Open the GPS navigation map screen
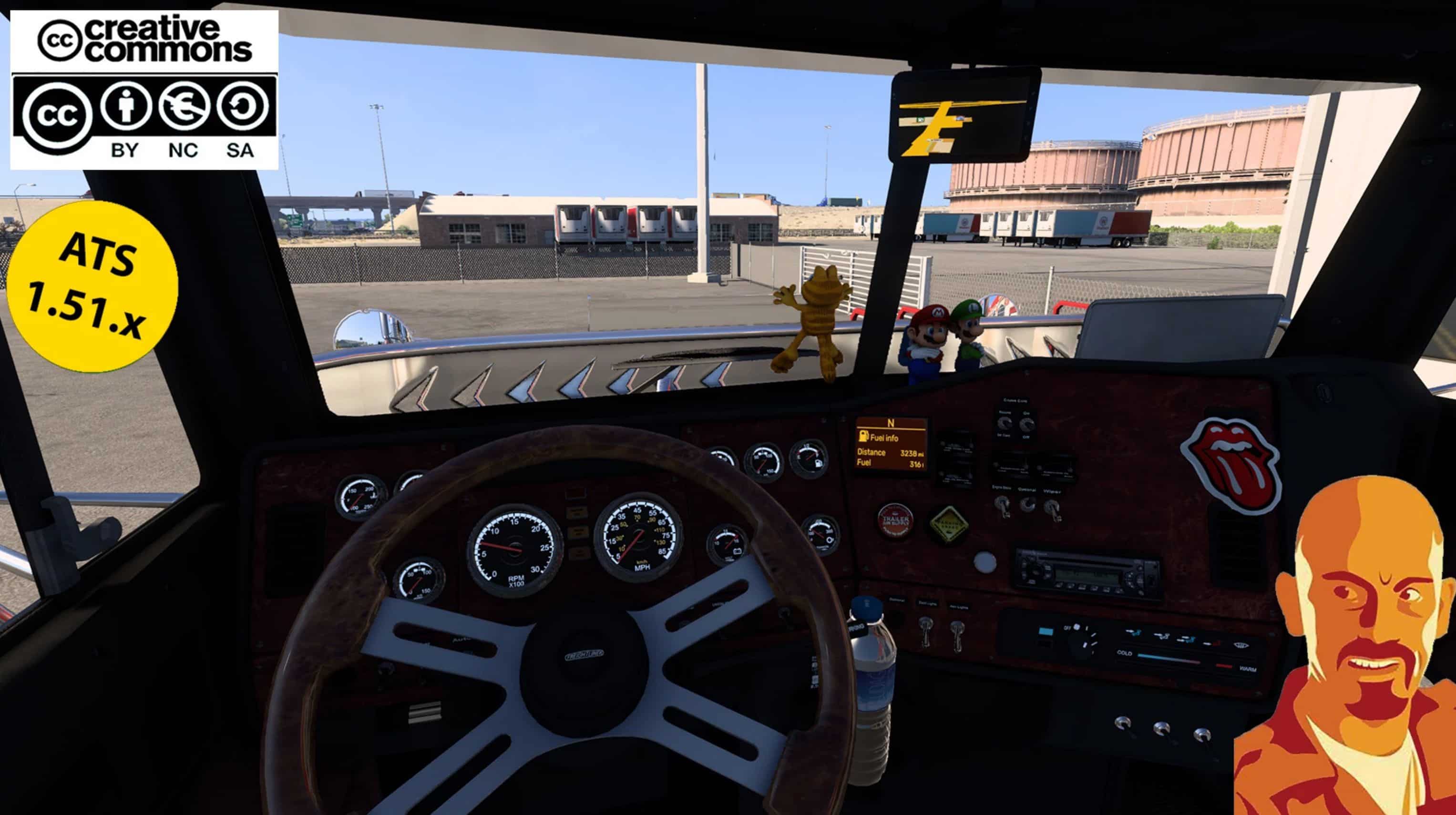 pyautogui.click(x=964, y=116)
